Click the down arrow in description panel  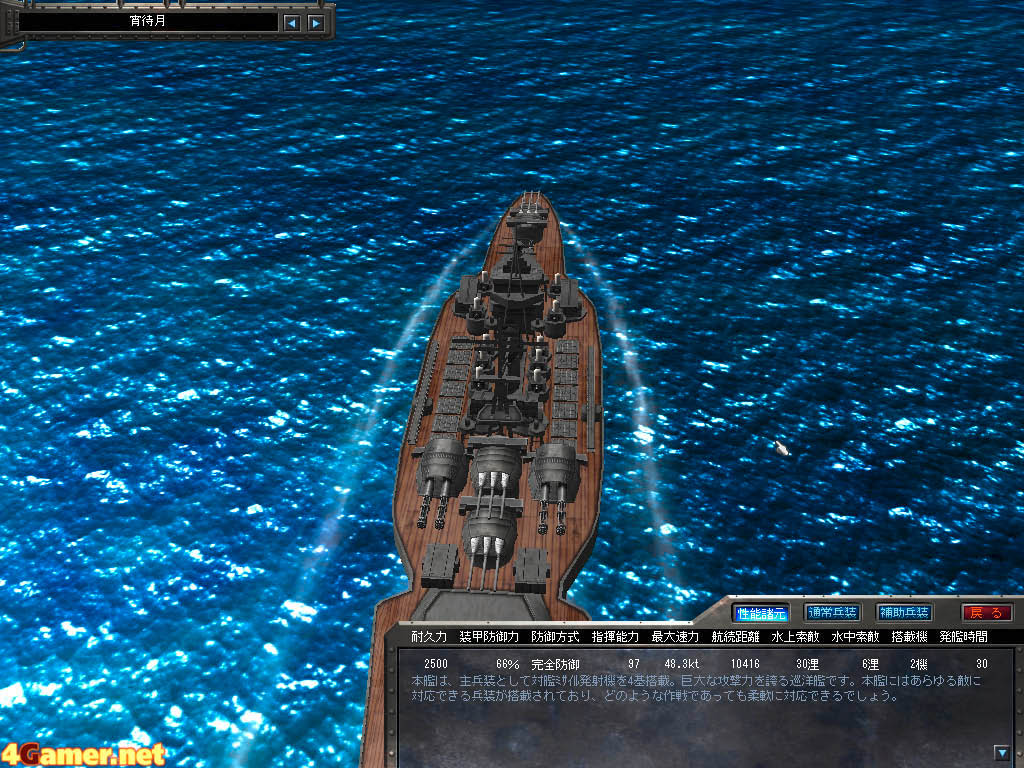1002,752
